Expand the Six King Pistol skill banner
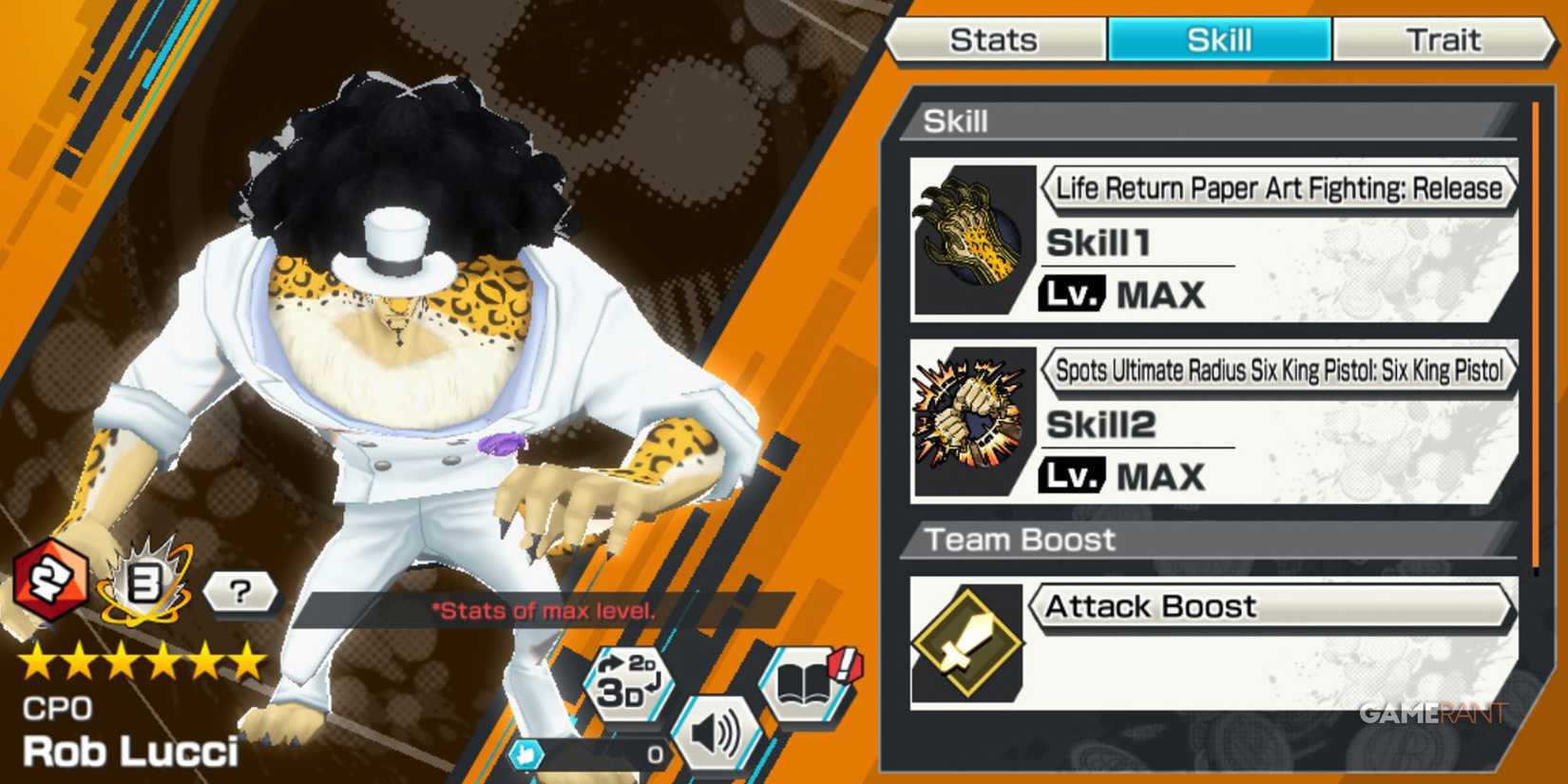 1278,371
